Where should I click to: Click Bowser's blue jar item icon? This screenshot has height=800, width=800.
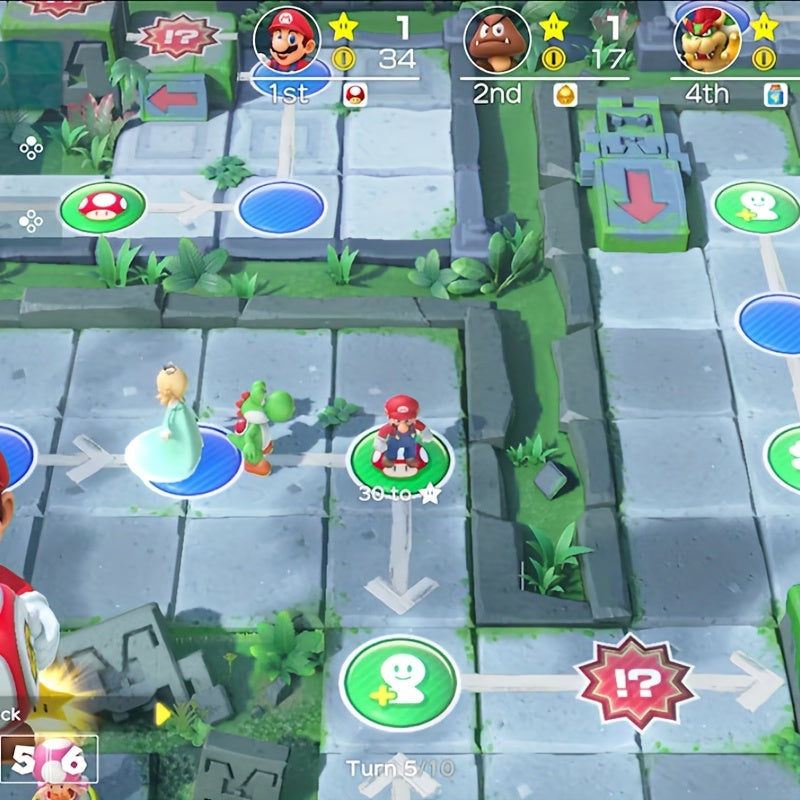[771, 95]
